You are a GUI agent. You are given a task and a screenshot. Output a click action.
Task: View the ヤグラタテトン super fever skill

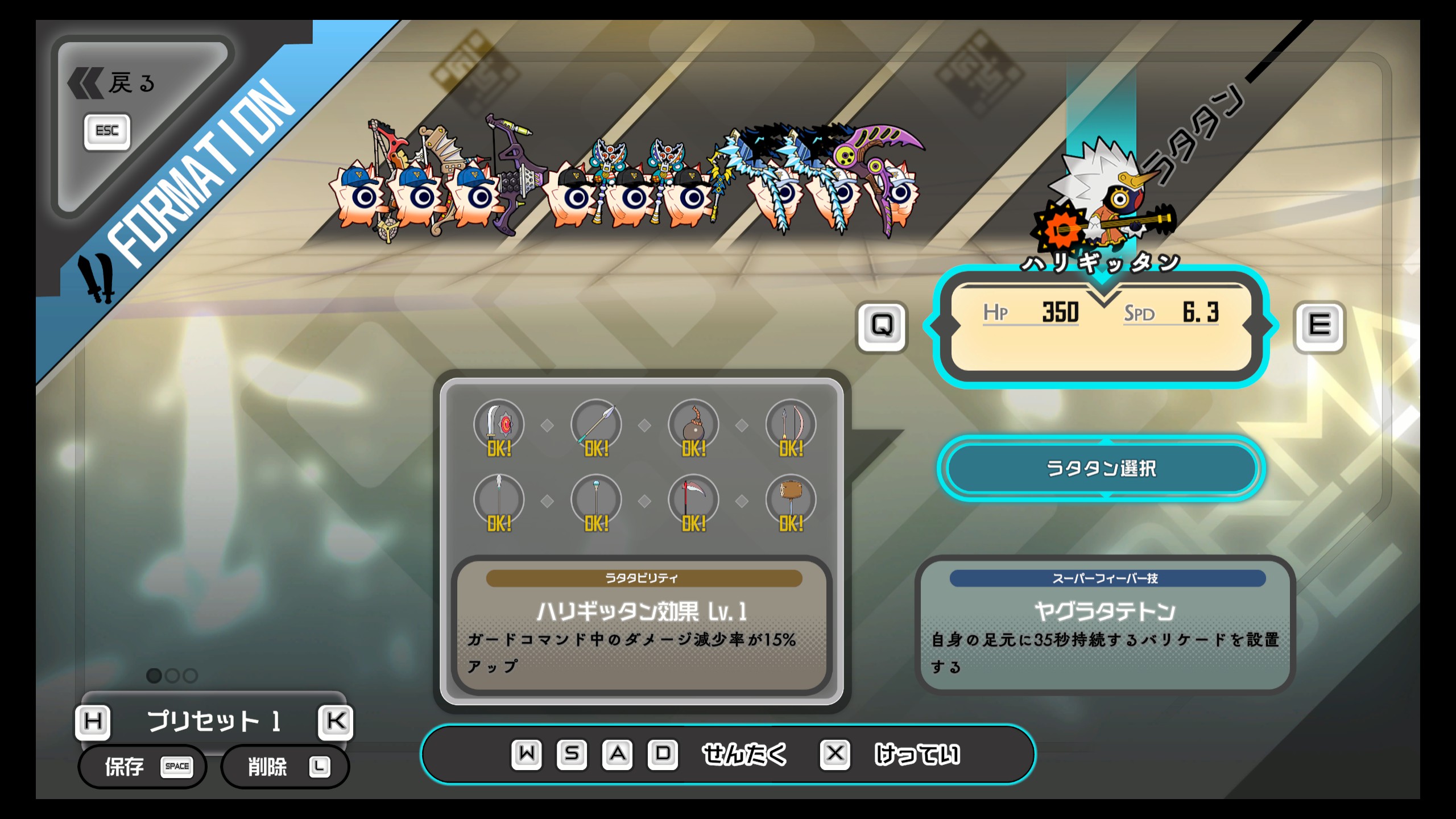click(1105, 624)
